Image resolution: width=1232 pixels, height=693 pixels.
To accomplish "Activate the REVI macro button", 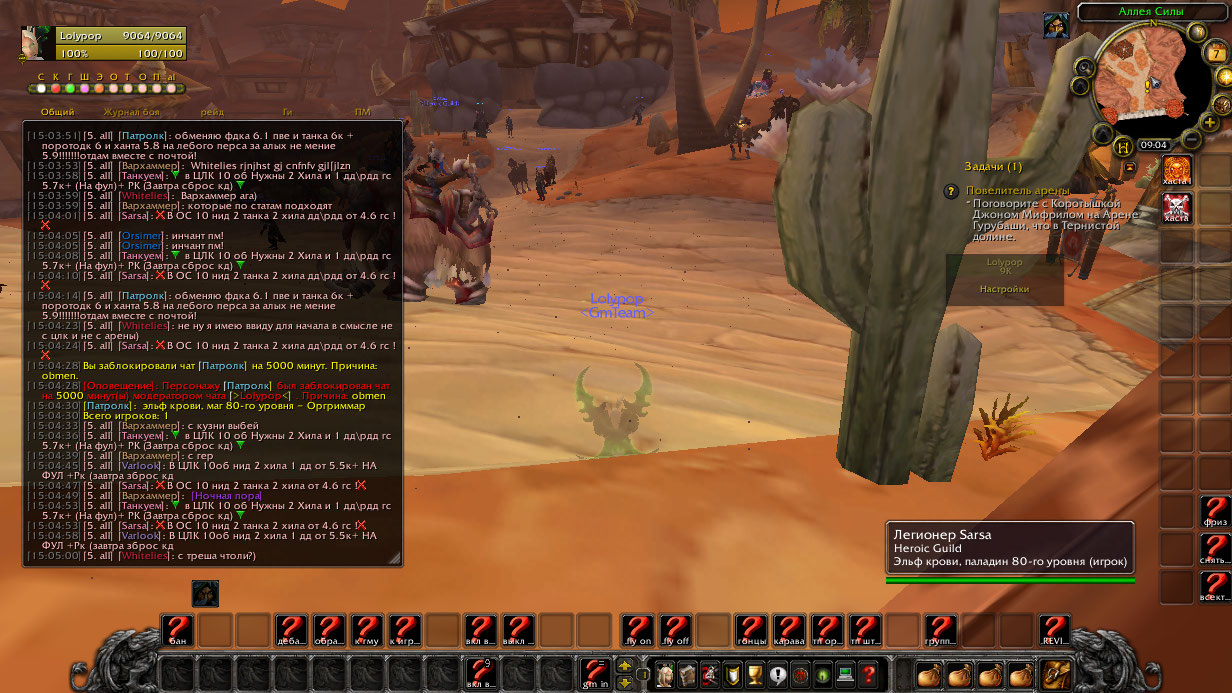I will coord(1055,630).
